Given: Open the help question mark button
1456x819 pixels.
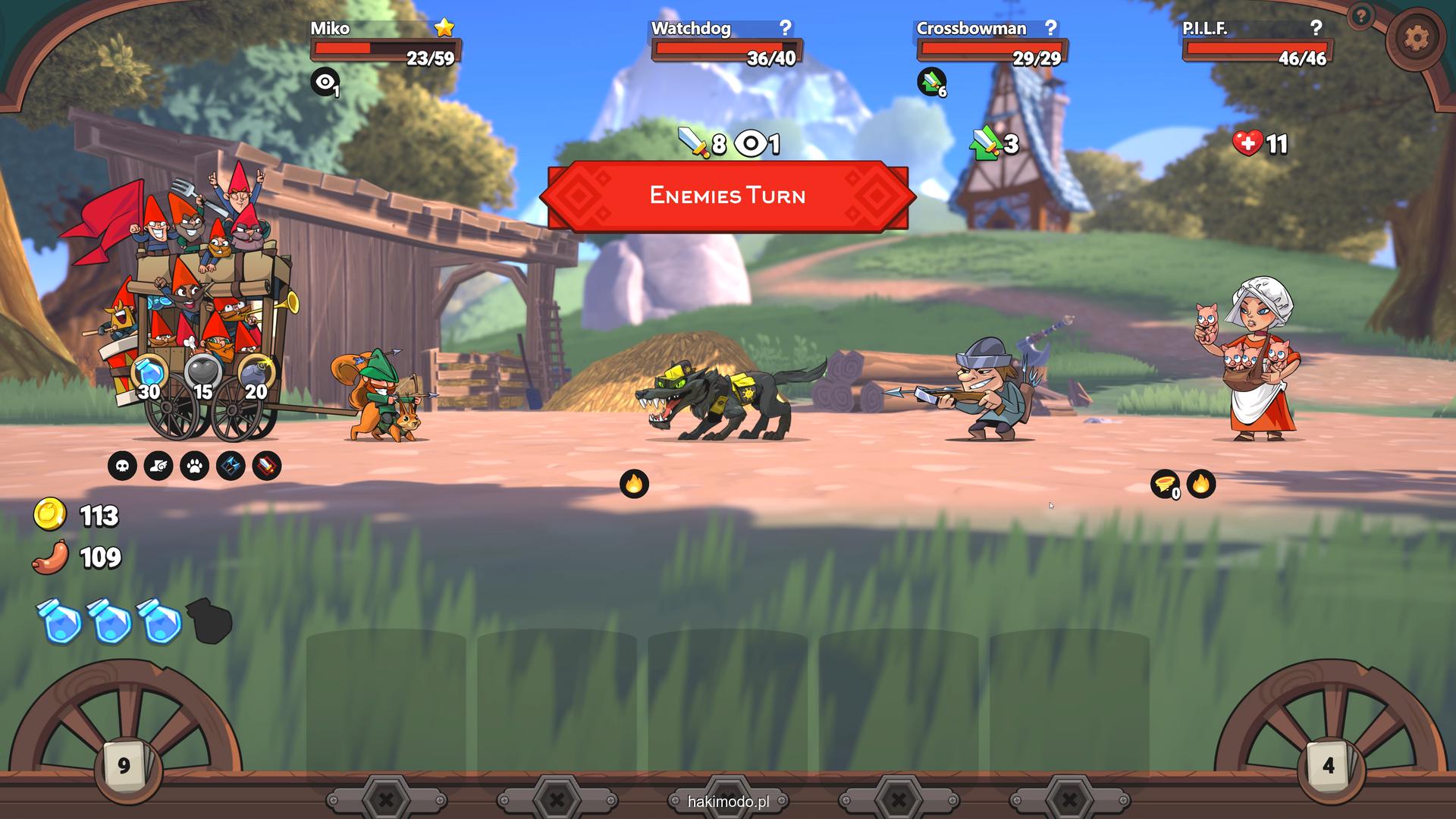Looking at the screenshot, I should coord(1361,15).
